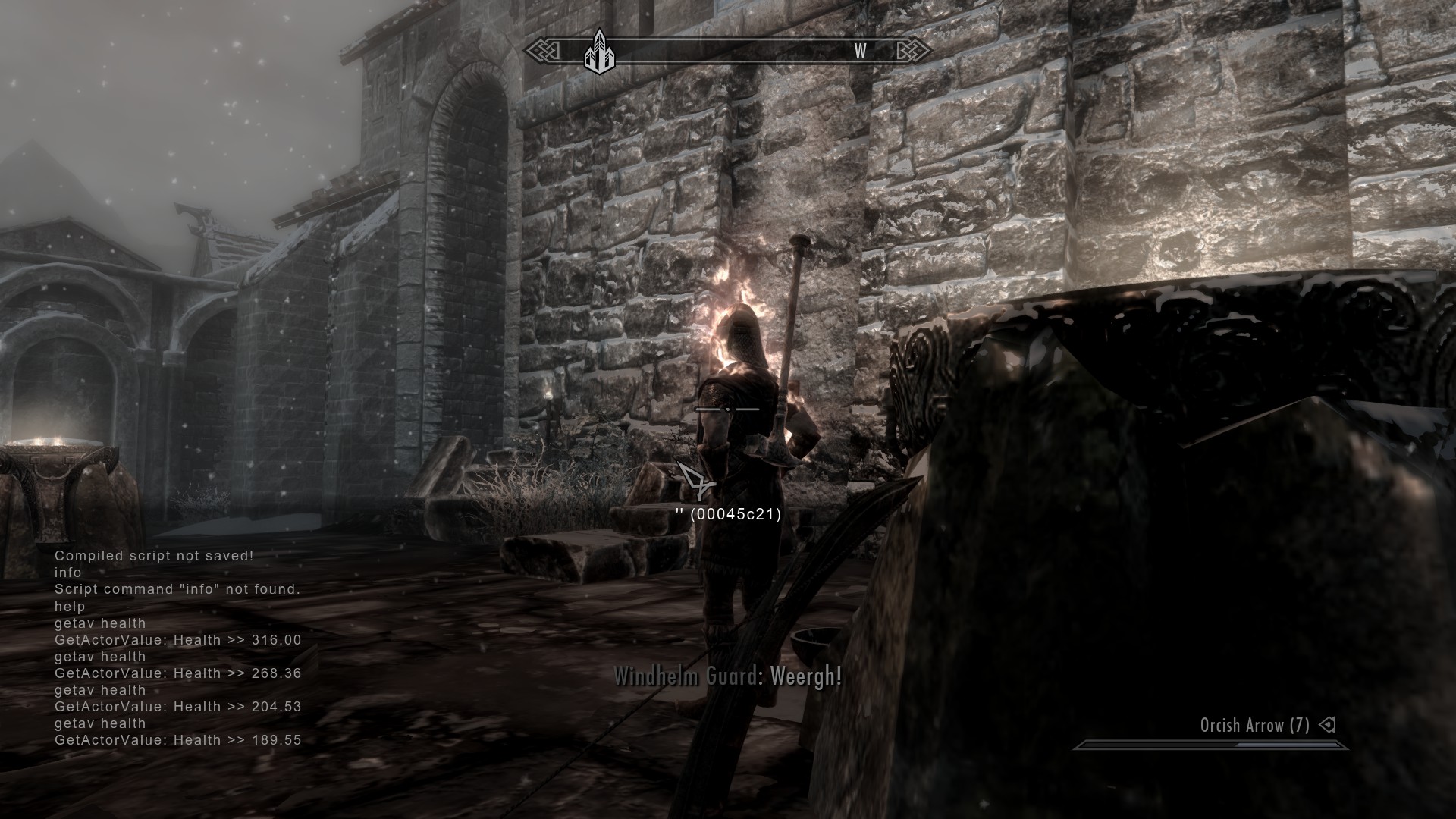Select the "Health >> 316.00" output line

[177, 640]
